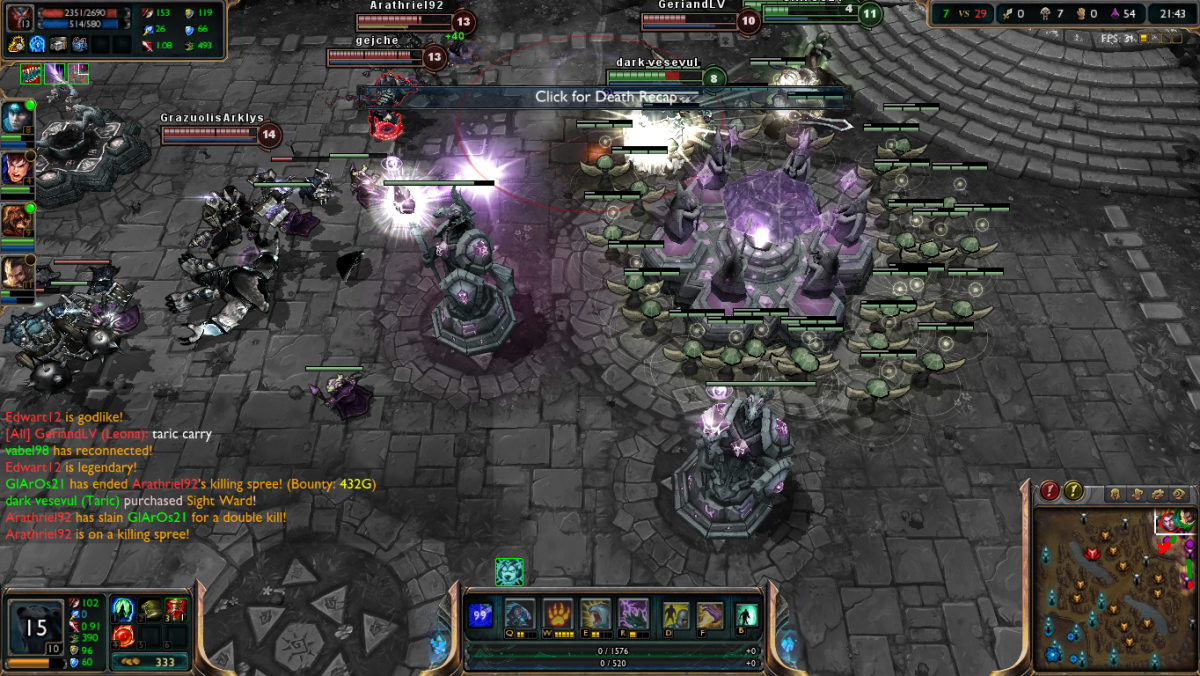
Task: Select the green glowing item in slot 1
Action: coord(124,609)
